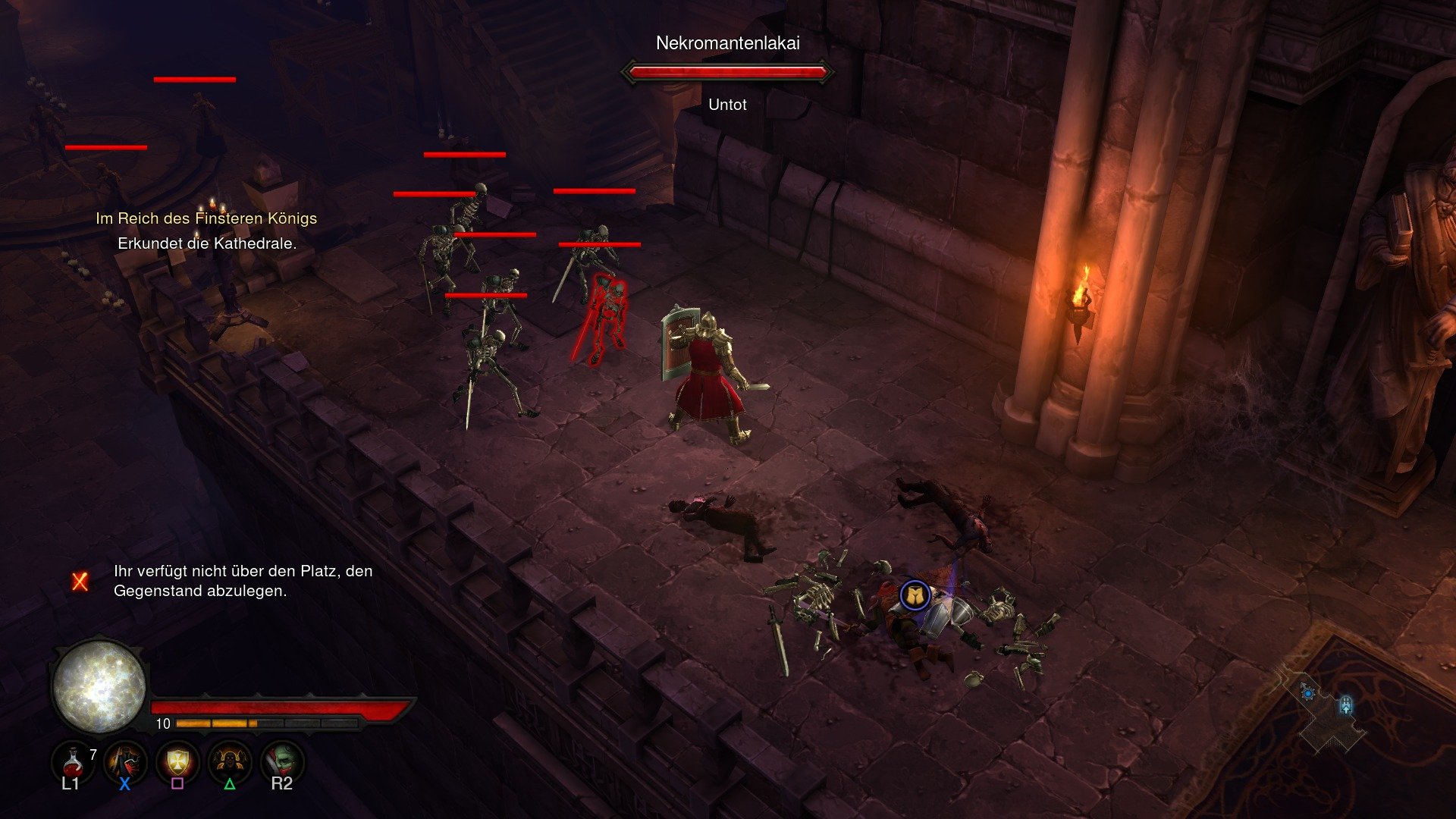Click the stairs exit arrow on the minimap
Screen dimensions: 1456x819
[x=1346, y=704]
